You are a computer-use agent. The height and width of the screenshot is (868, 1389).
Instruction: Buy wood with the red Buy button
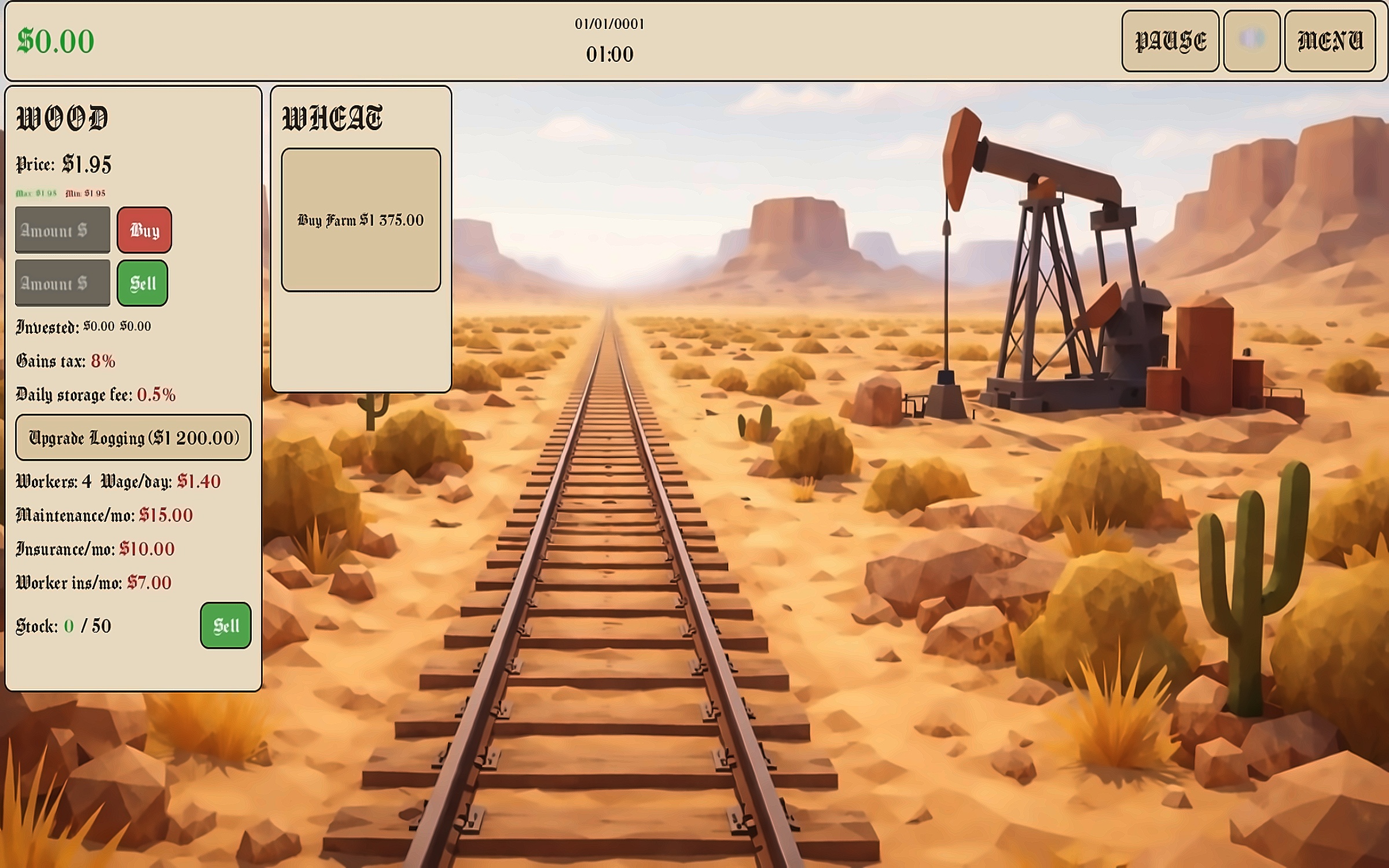click(x=144, y=230)
